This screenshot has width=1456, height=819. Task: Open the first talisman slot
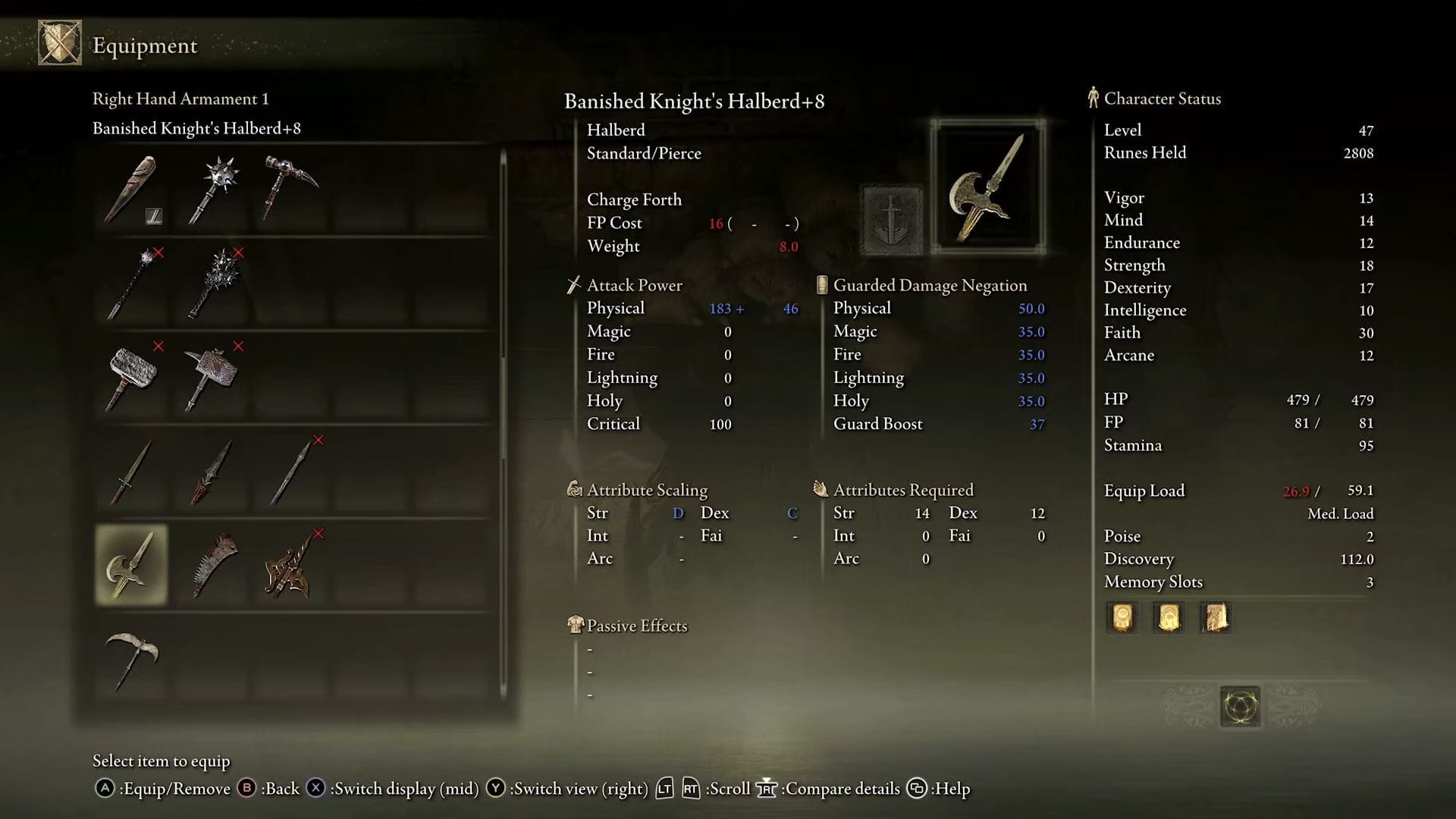1121,617
